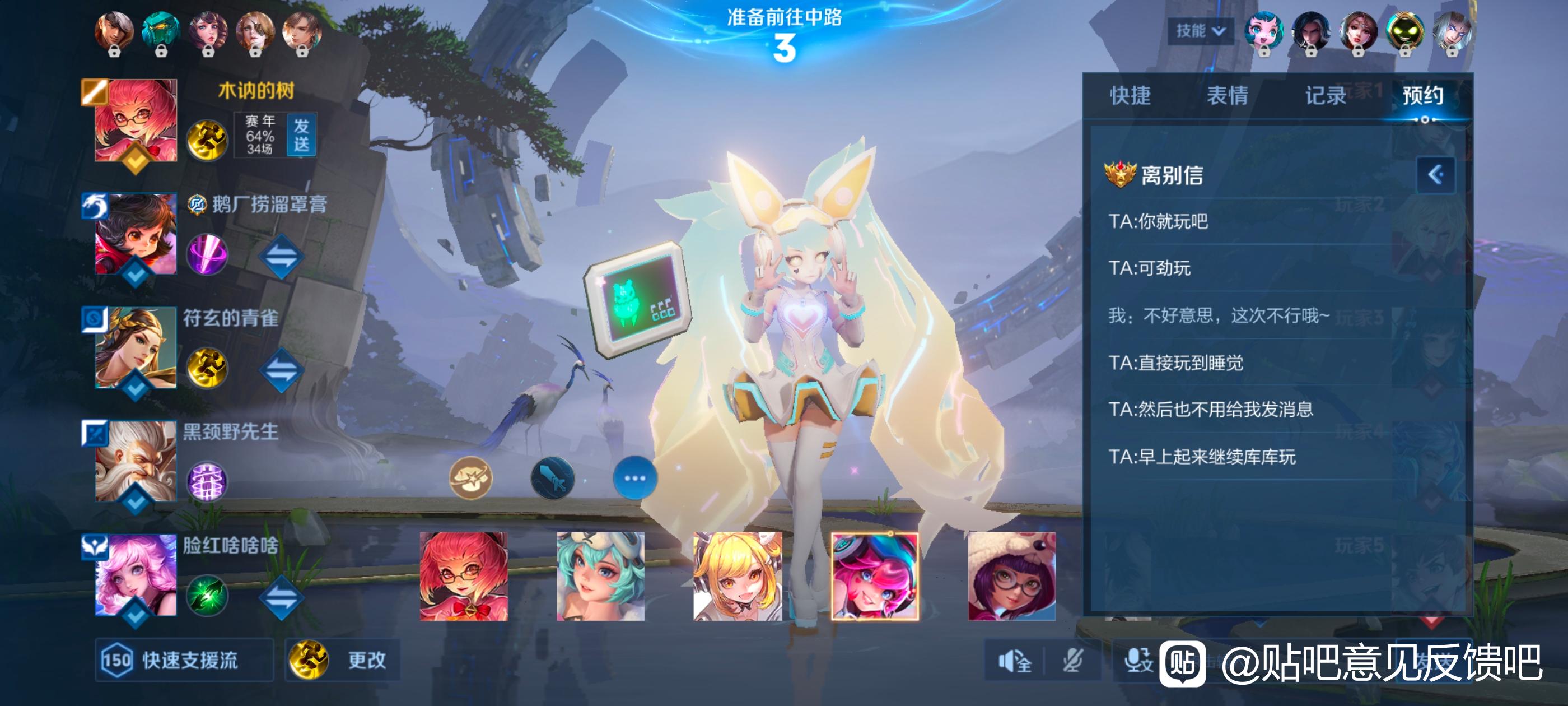Select the blonde fox-eared skin thumbnail

tap(737, 576)
